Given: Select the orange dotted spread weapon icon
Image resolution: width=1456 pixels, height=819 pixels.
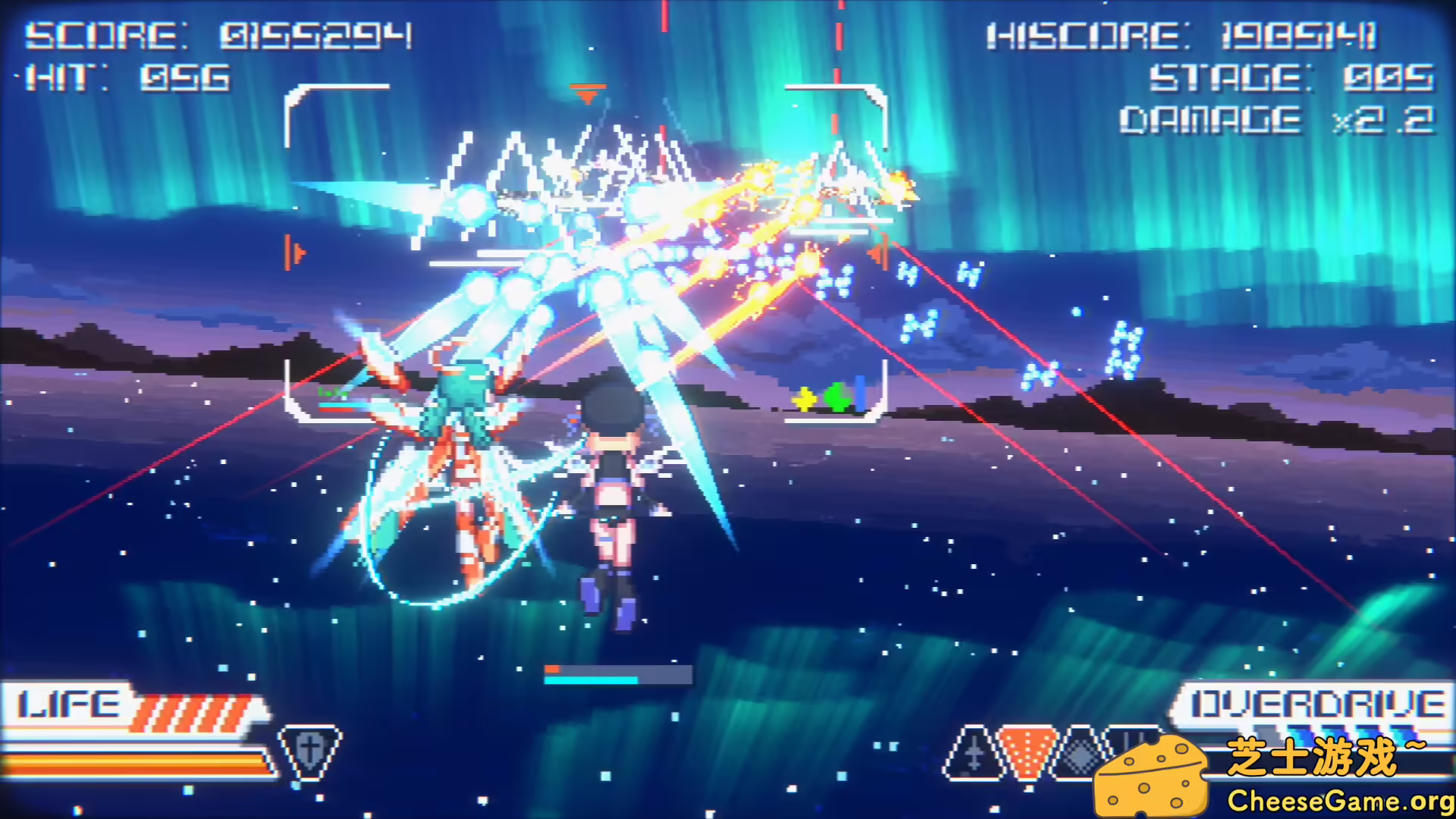Looking at the screenshot, I should (x=1028, y=751).
